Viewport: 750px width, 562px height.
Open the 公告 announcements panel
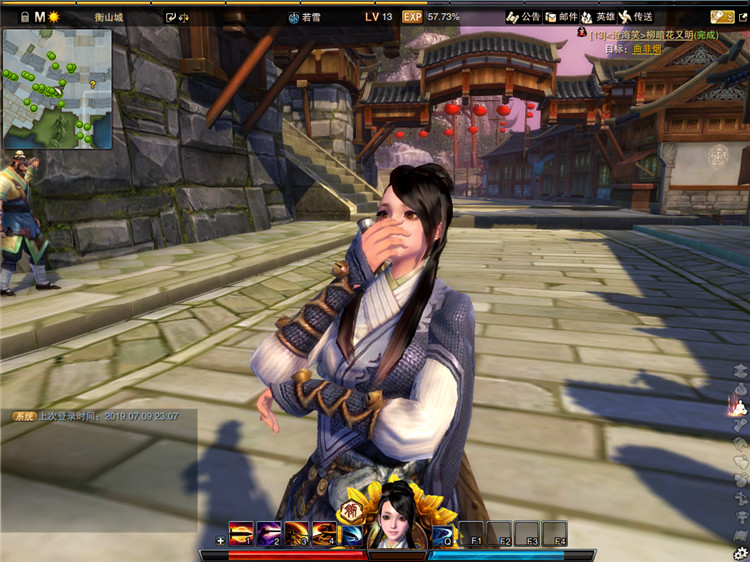523,17
